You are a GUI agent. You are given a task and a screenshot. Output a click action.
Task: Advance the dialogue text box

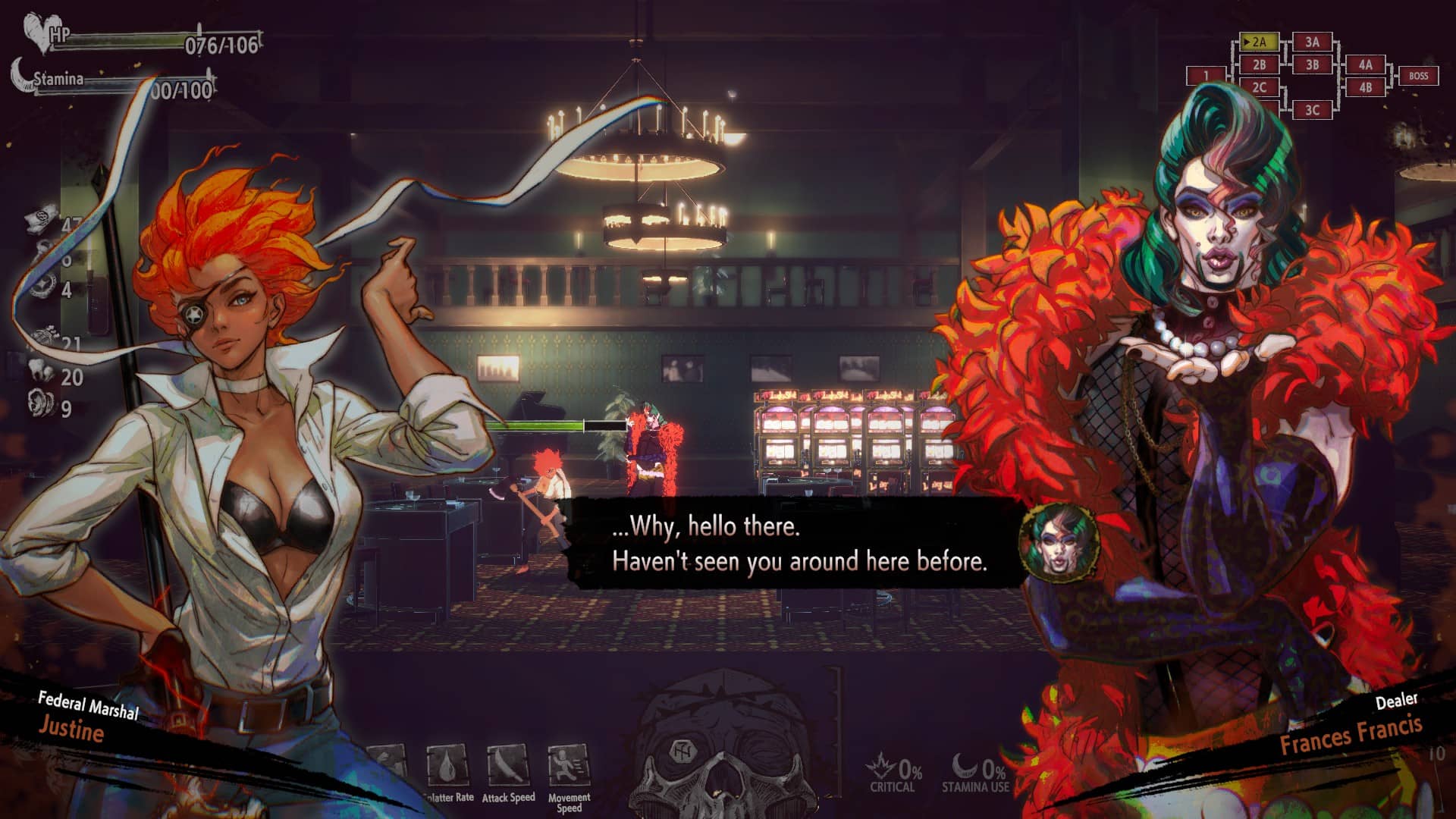click(x=798, y=544)
